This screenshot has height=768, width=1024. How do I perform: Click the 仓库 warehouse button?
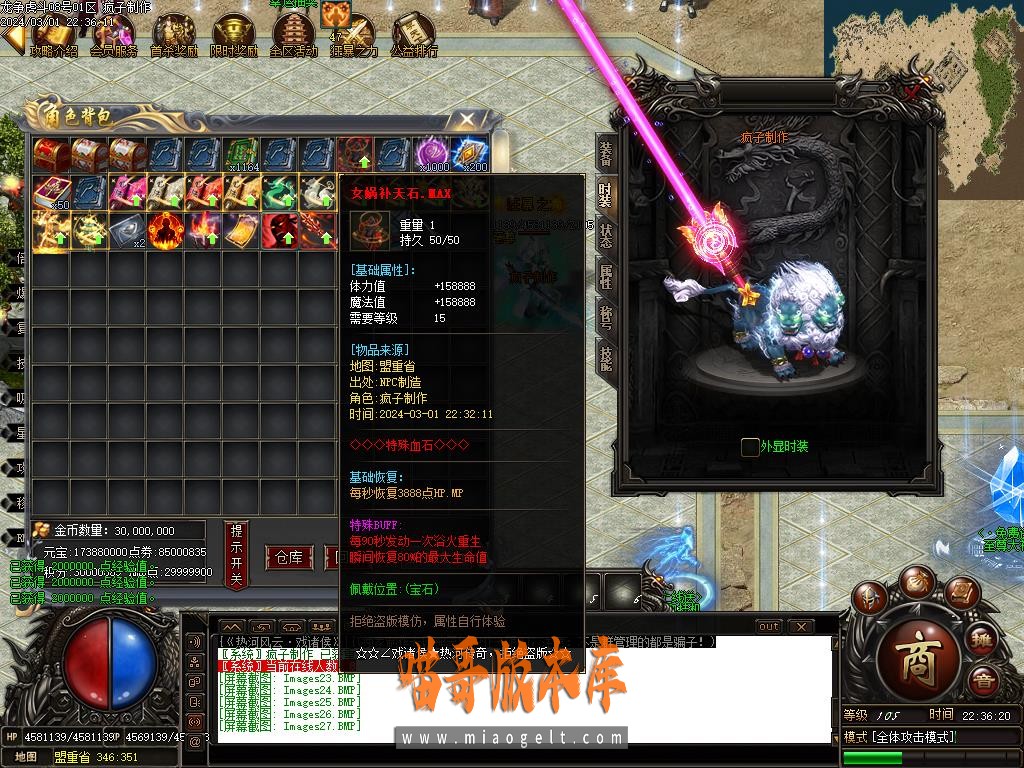coord(289,557)
